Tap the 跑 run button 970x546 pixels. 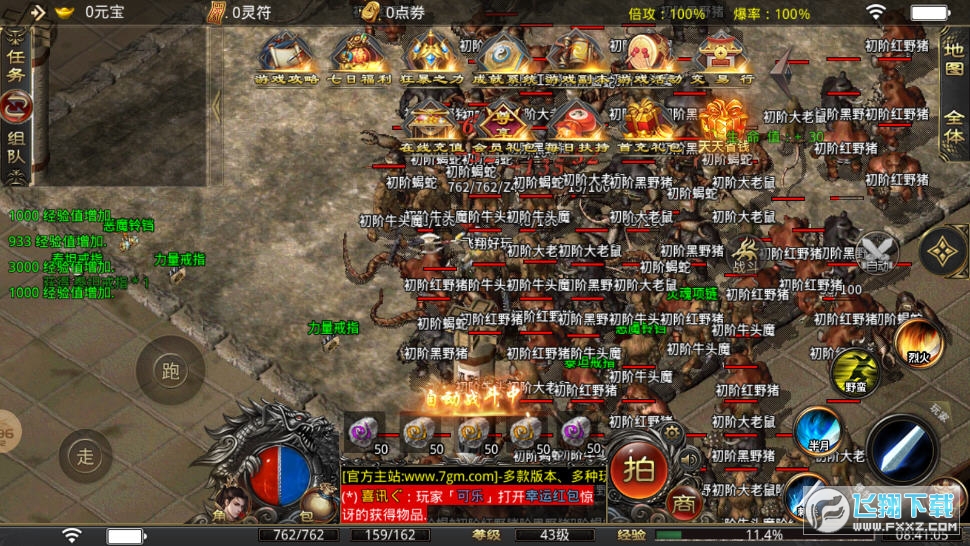pos(170,370)
